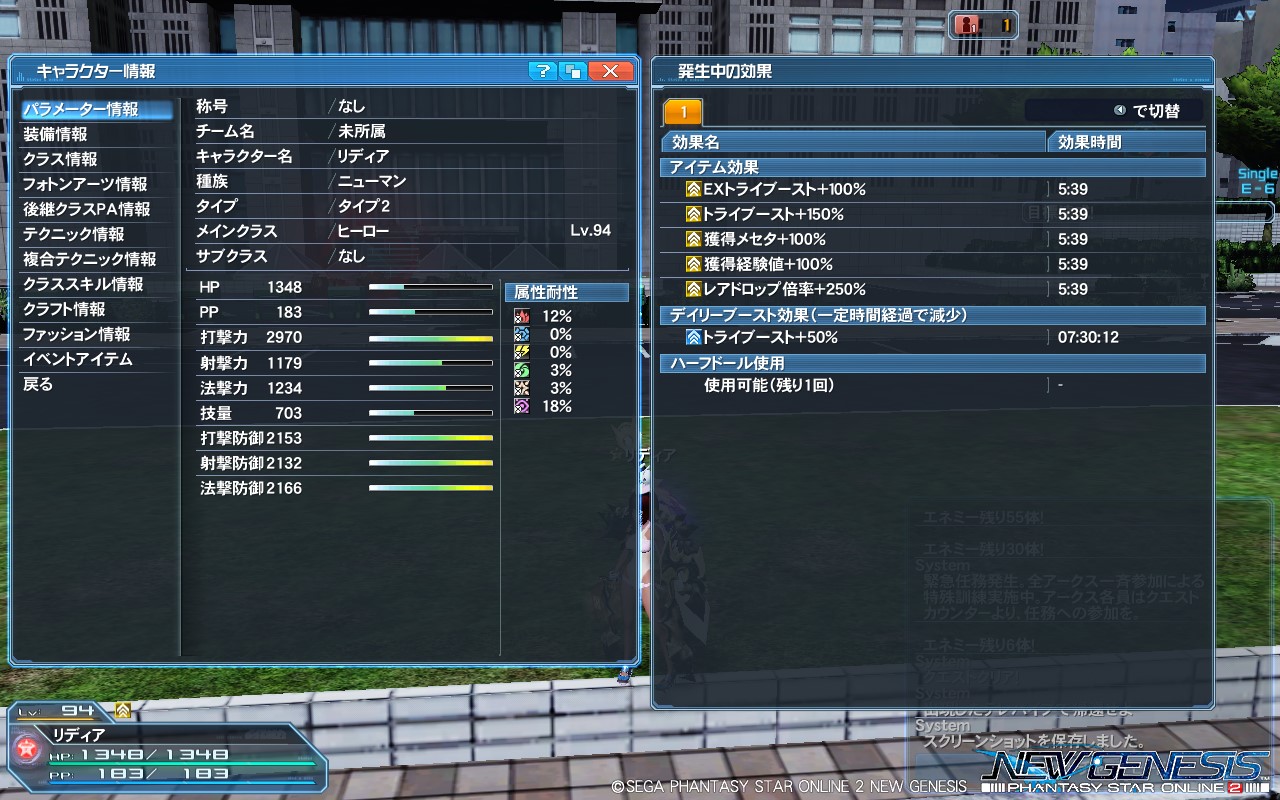Select the dark resistance element icon
The width and height of the screenshot is (1280, 800).
coord(520,405)
